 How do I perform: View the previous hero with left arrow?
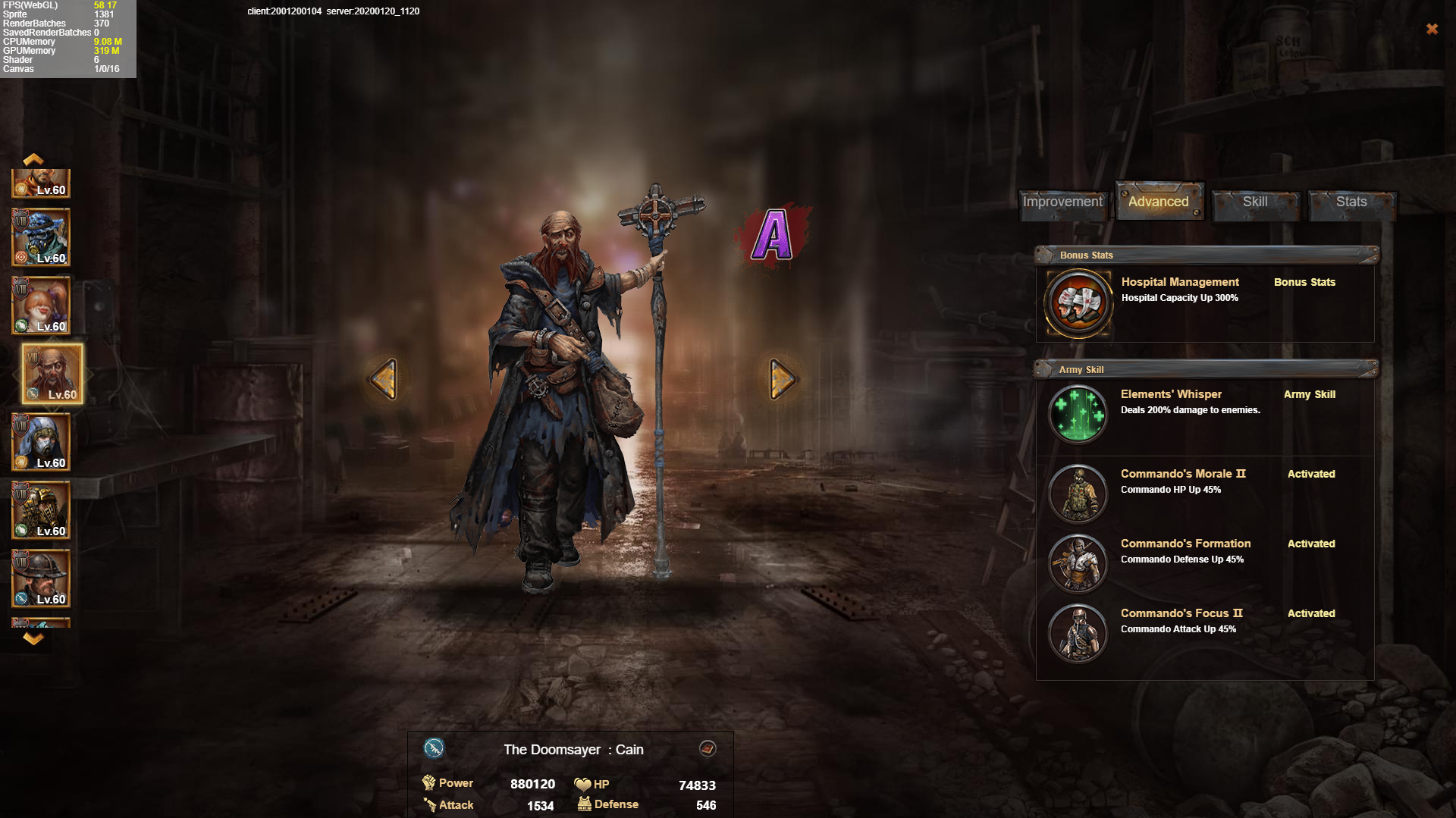pos(384,378)
